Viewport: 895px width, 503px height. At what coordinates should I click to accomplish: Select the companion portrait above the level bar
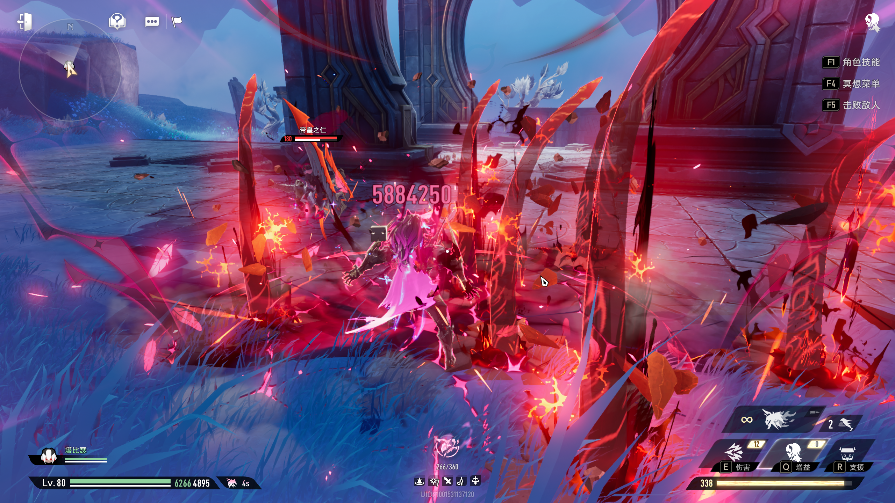click(47, 458)
